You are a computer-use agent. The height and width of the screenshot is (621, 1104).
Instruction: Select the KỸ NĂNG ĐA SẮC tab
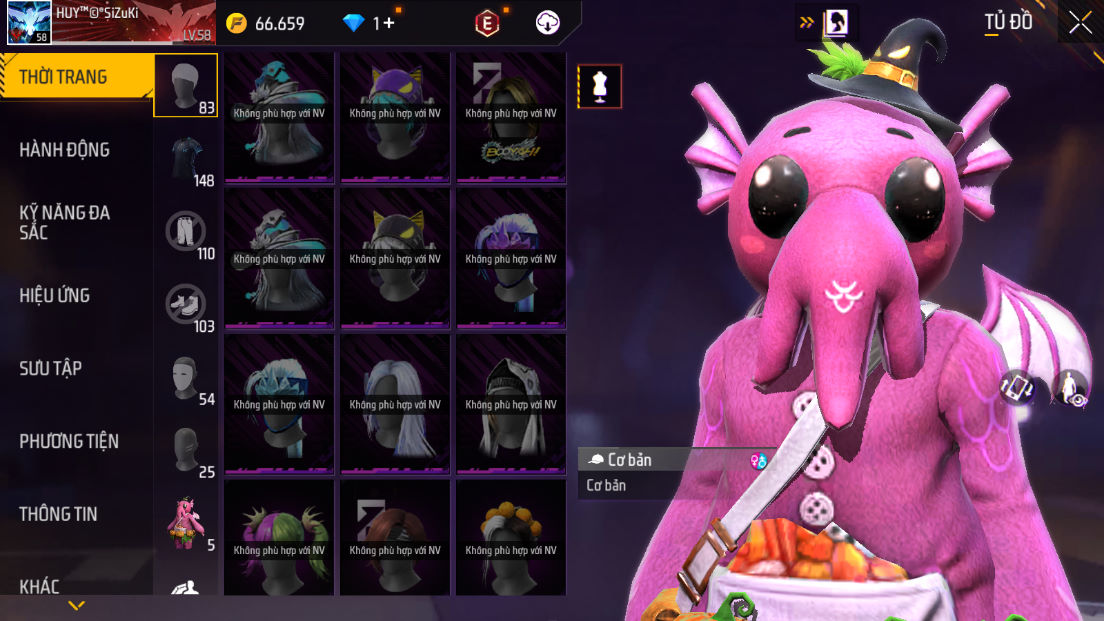click(64, 222)
